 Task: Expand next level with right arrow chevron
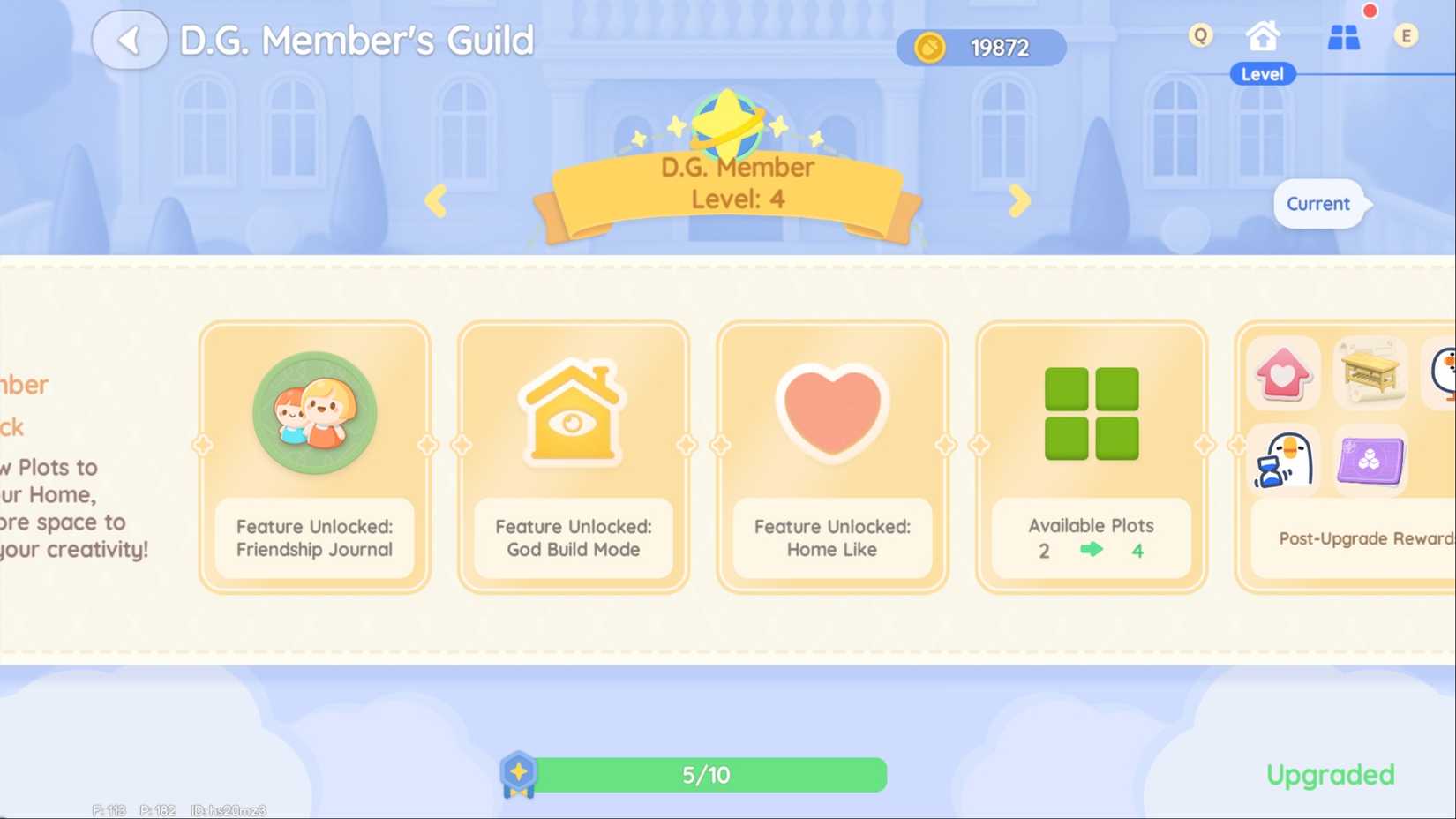[1019, 200]
